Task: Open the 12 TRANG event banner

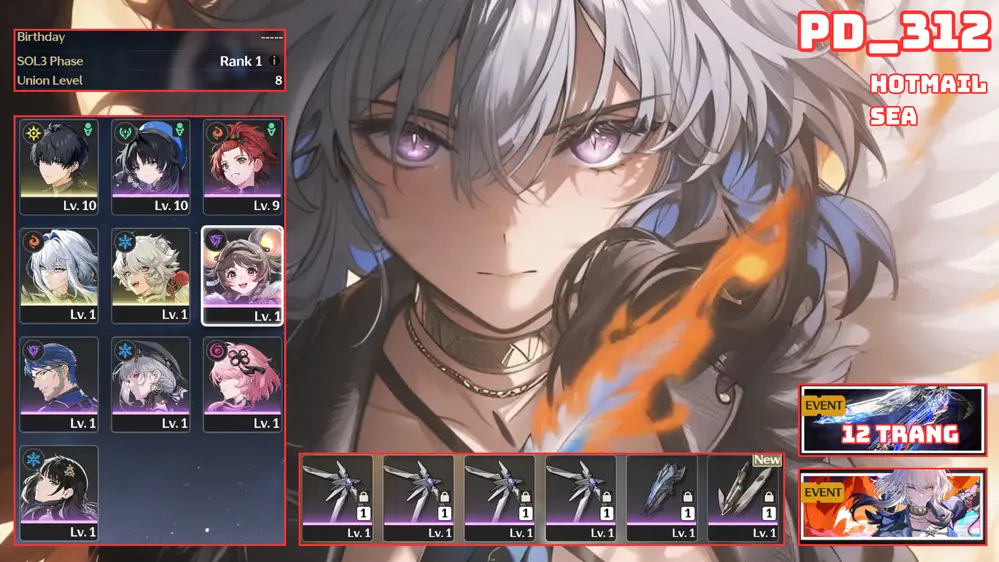Action: coord(892,420)
